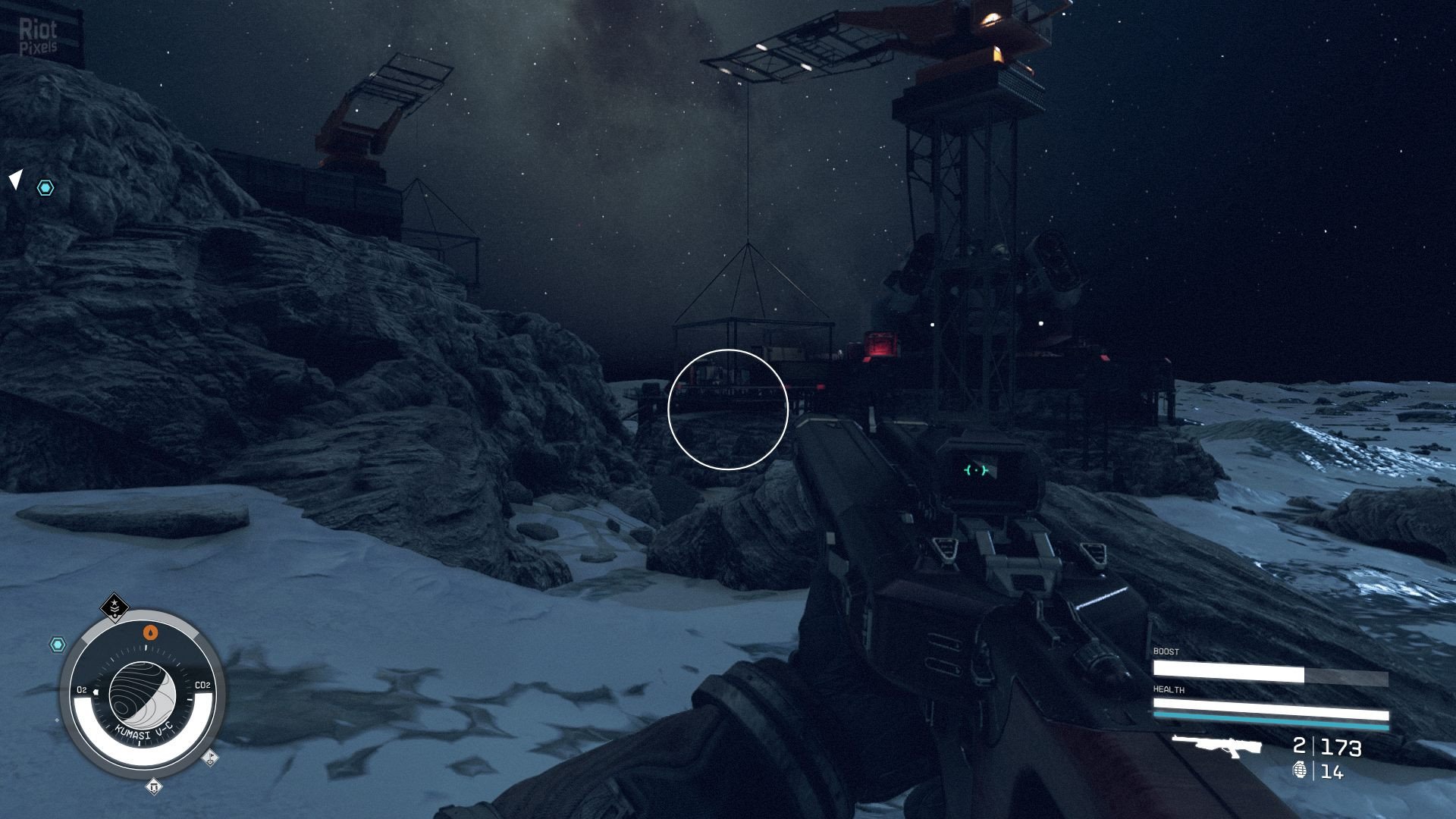Select the diamond marker below the compass
The height and width of the screenshot is (819, 1456).
coord(154,787)
